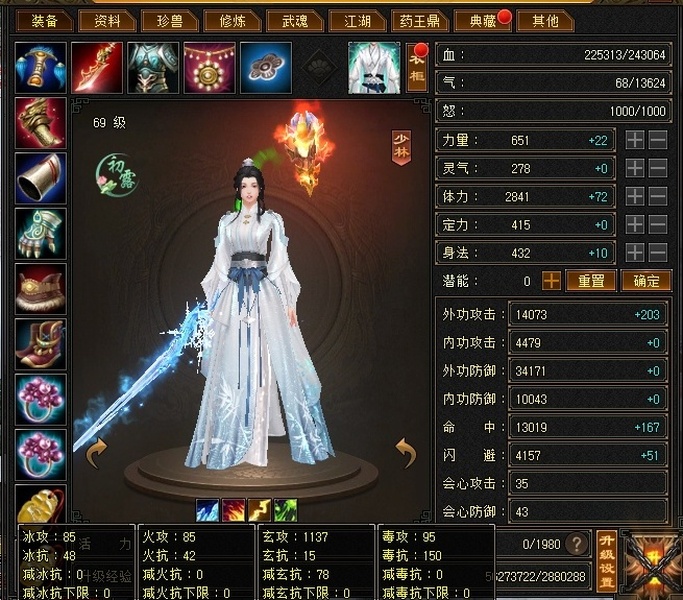Select the white robe fashion slot

(373, 67)
